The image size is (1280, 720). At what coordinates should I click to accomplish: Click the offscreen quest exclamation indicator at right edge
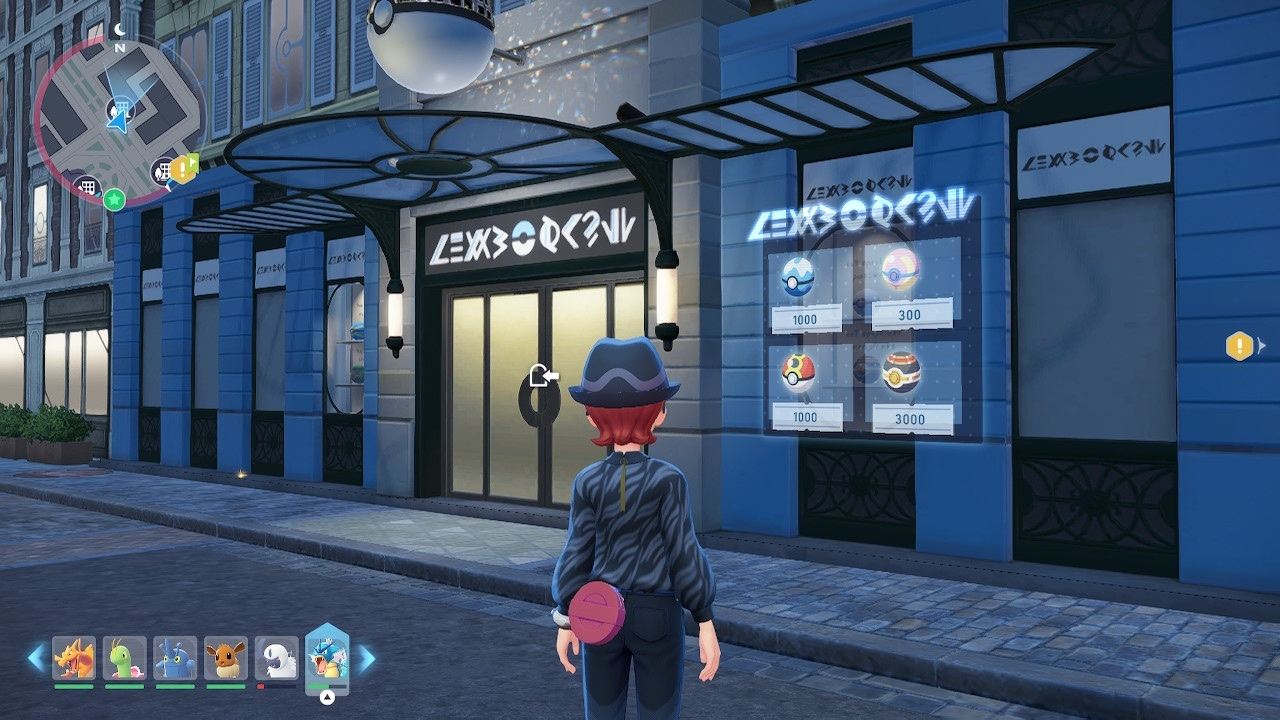tap(1240, 346)
